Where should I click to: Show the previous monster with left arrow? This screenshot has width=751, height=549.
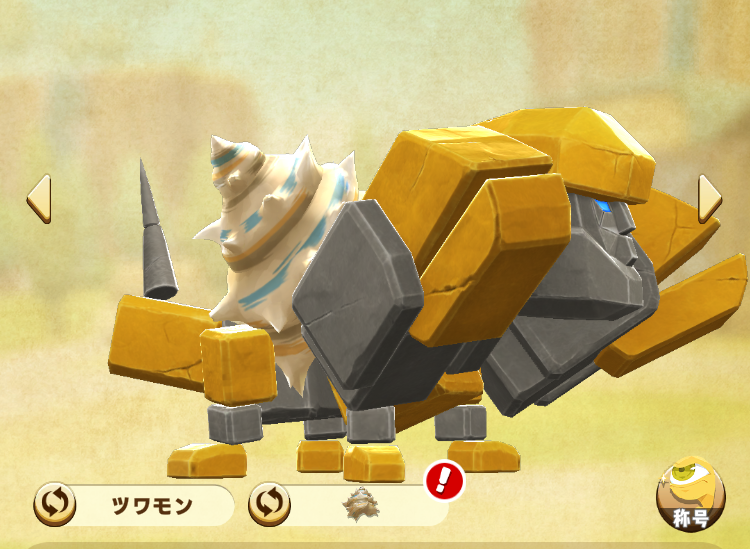38,198
